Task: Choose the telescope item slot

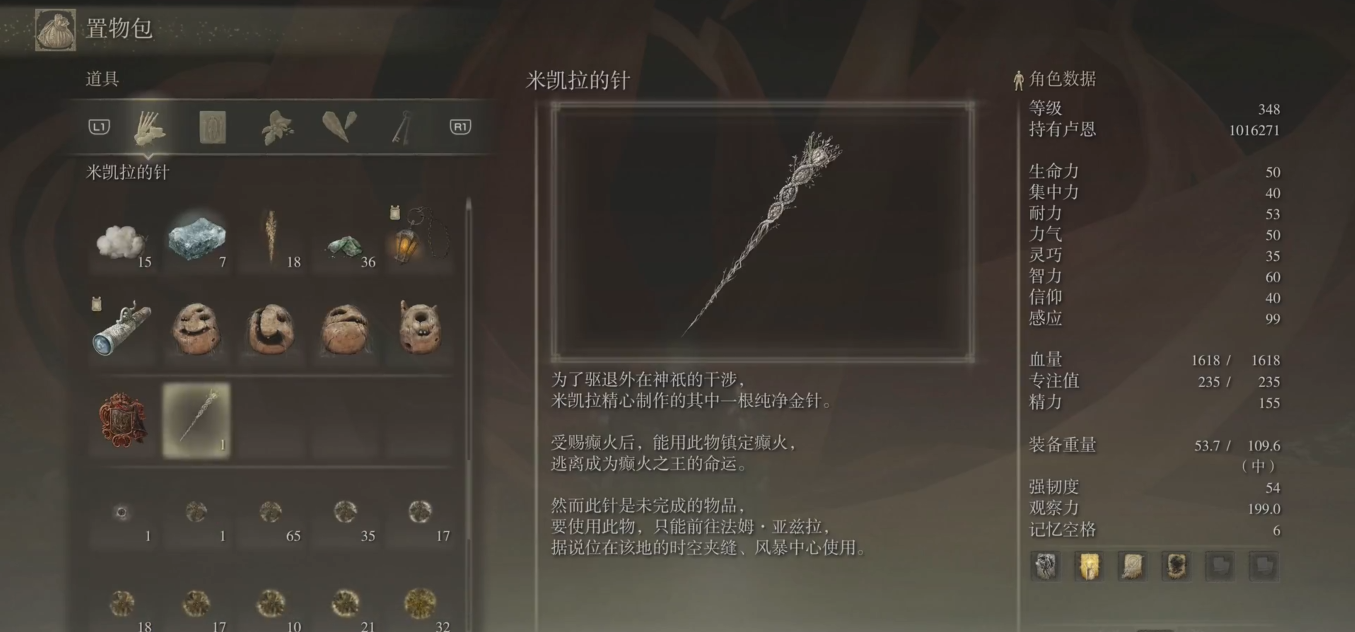Action: click(x=122, y=329)
